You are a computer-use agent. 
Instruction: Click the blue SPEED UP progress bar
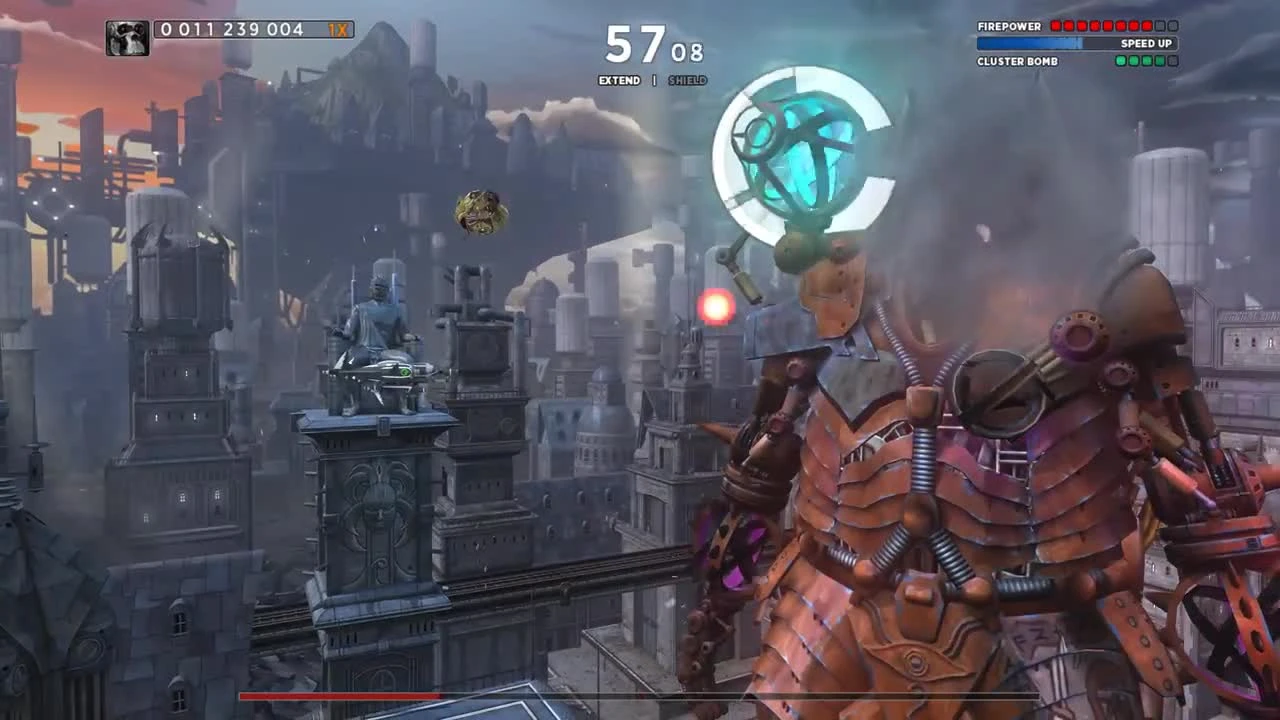pos(1030,43)
